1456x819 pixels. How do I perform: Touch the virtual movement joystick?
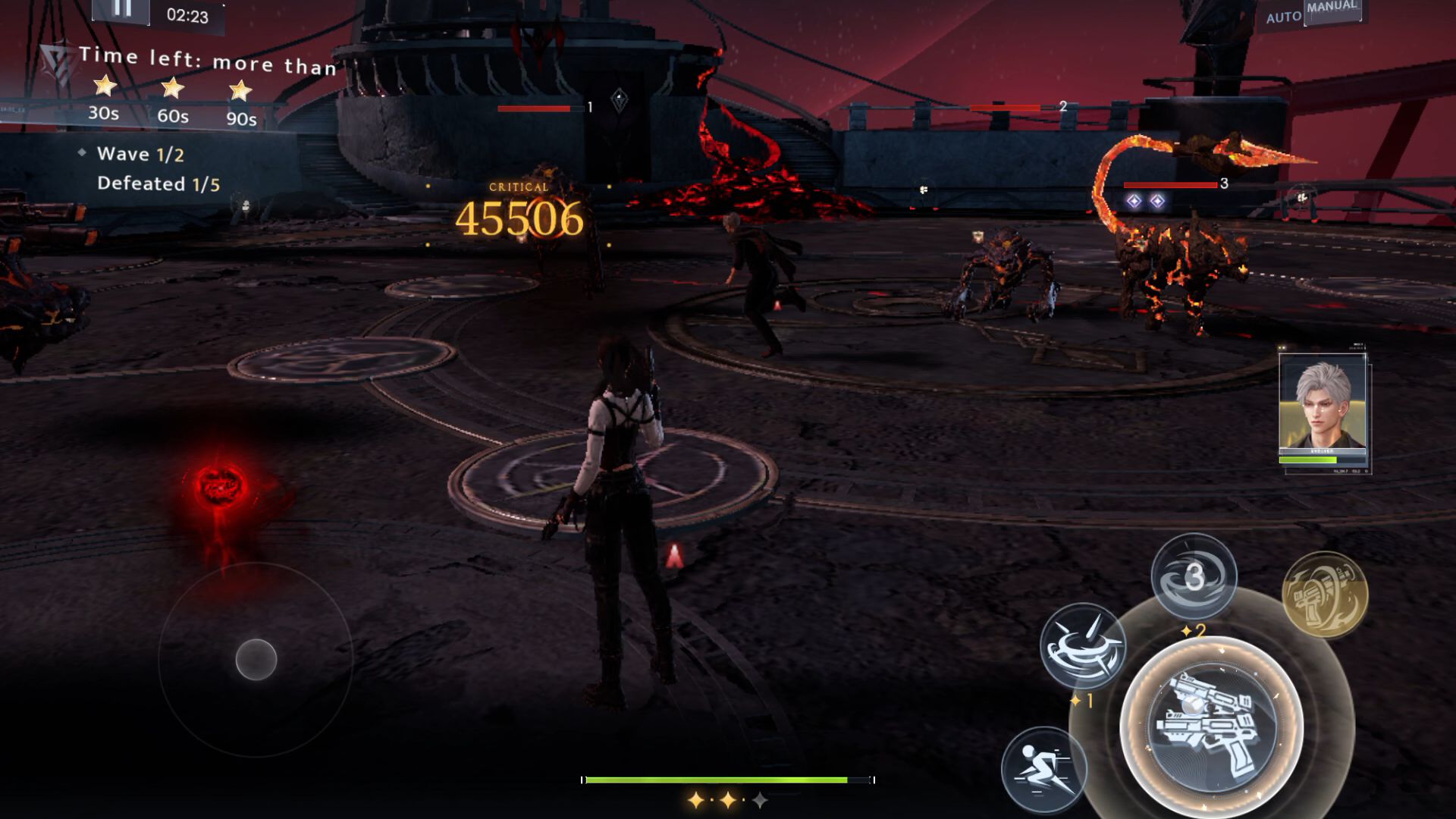point(256,659)
